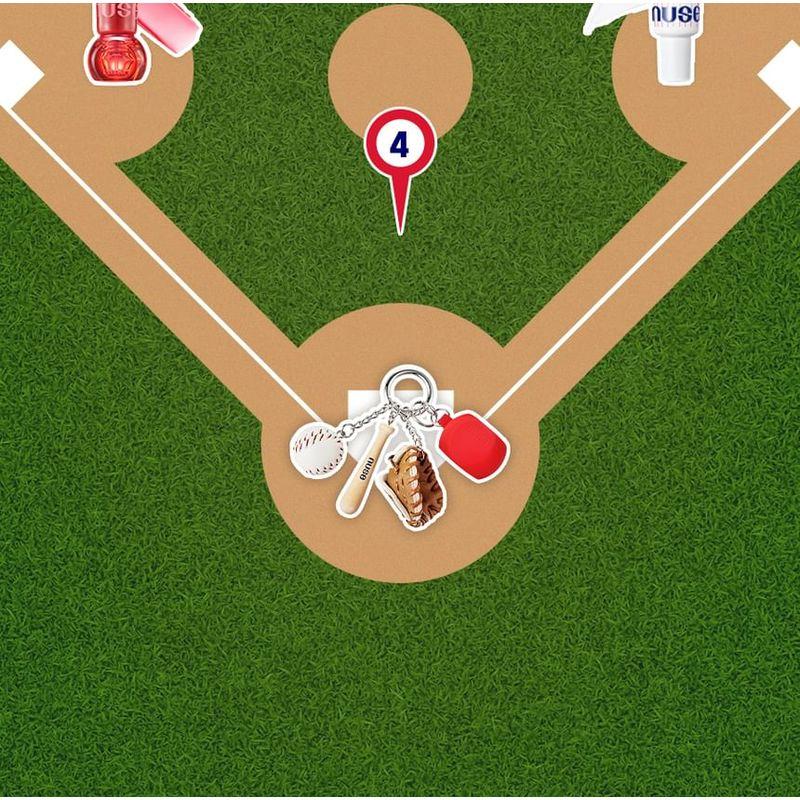Pick the white Nuse tube at top right

click(676, 40)
